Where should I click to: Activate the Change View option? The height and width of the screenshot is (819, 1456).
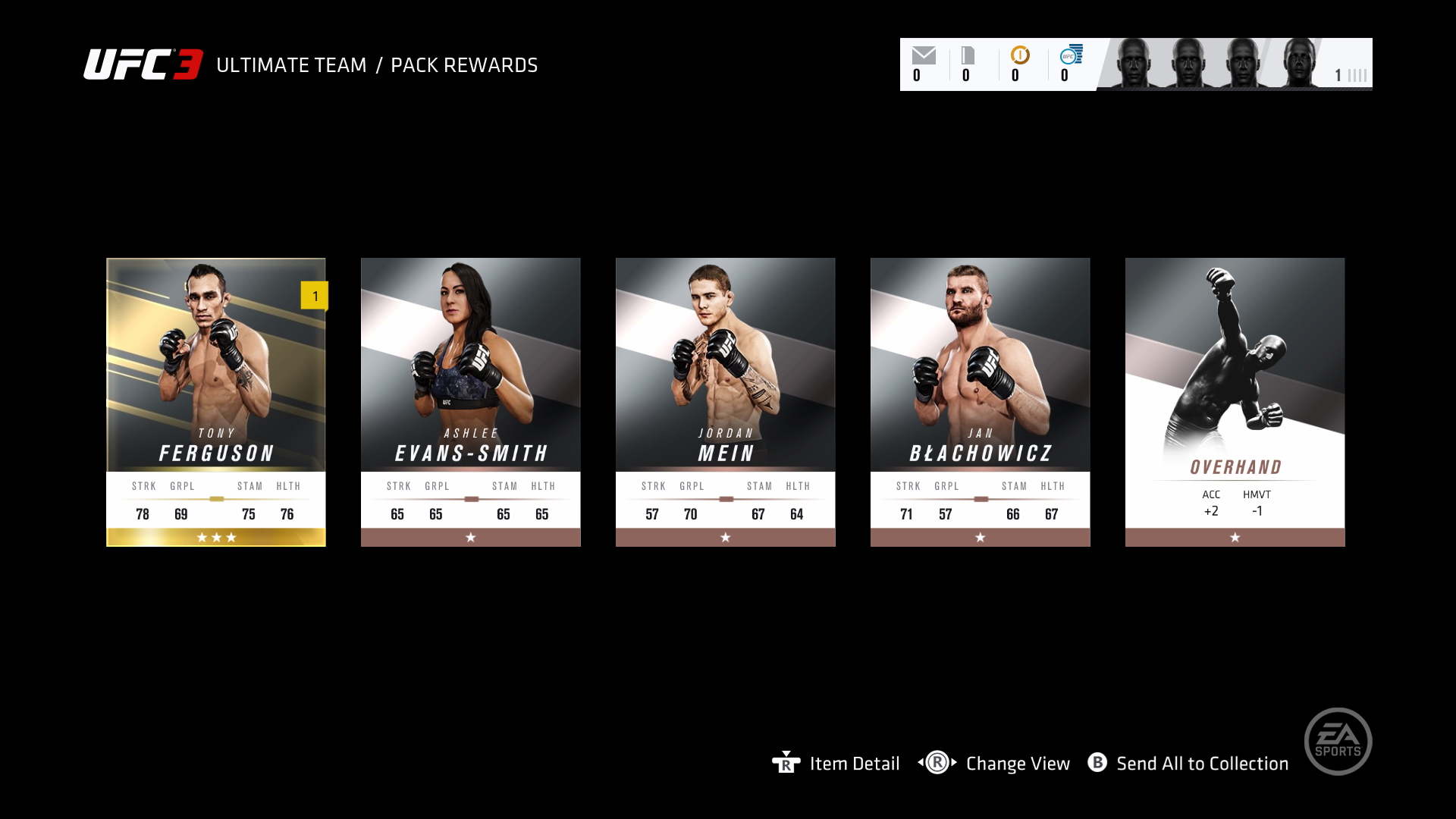coord(1017,764)
